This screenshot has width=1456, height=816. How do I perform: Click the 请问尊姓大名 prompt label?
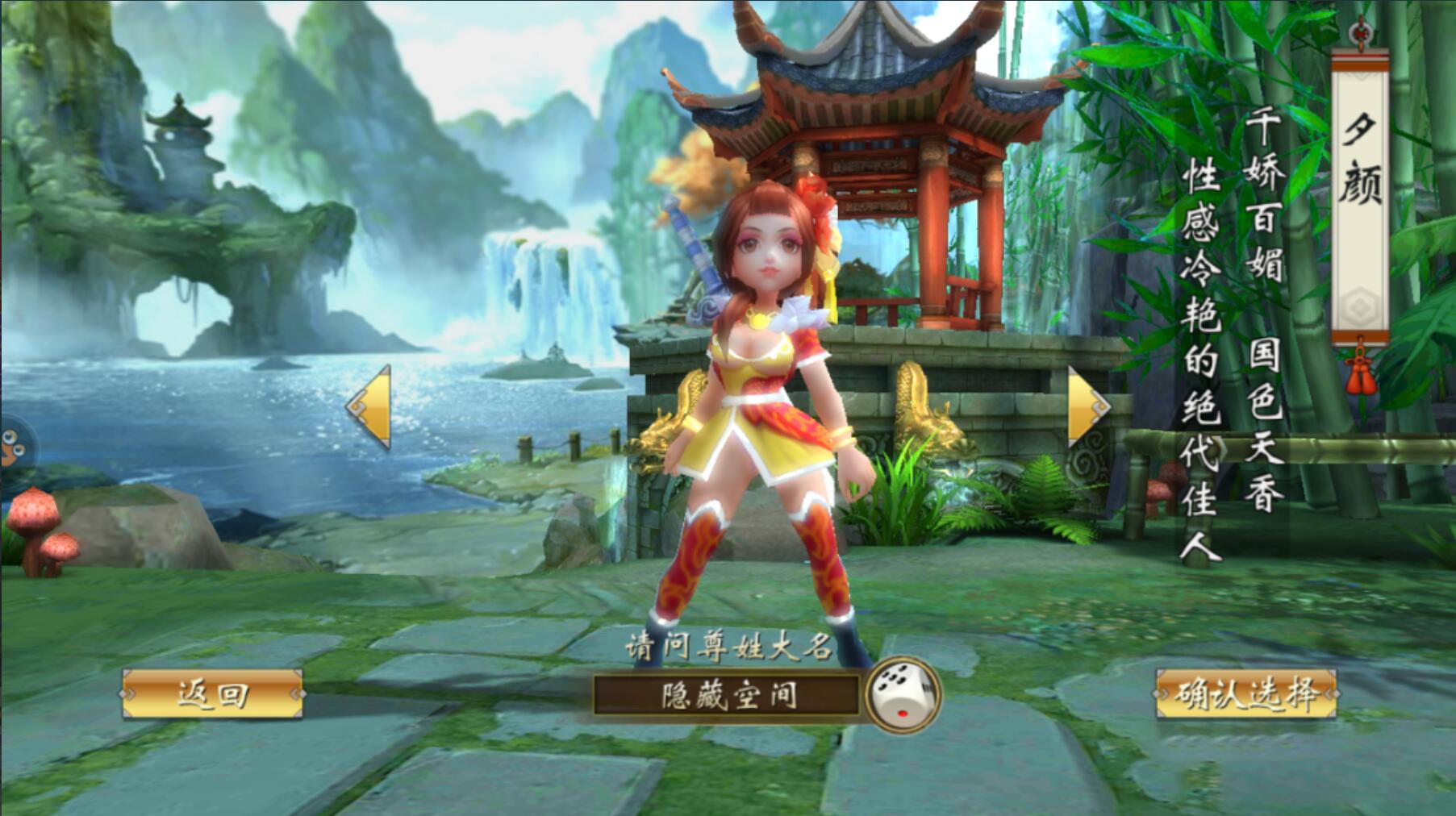726,649
